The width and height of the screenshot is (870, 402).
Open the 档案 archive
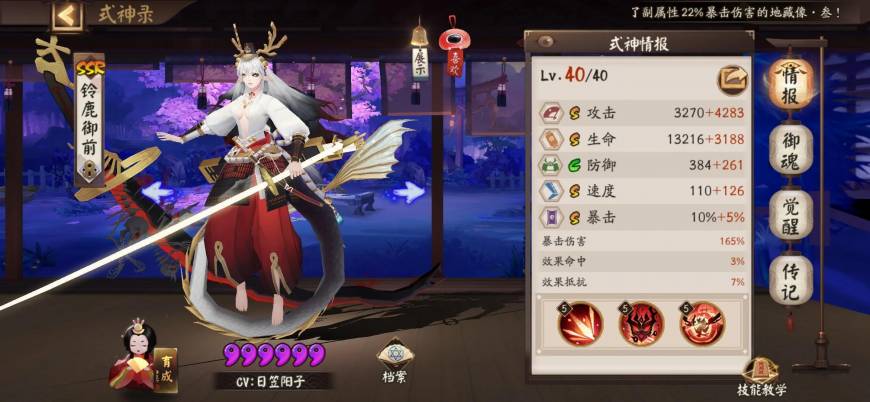(x=392, y=362)
